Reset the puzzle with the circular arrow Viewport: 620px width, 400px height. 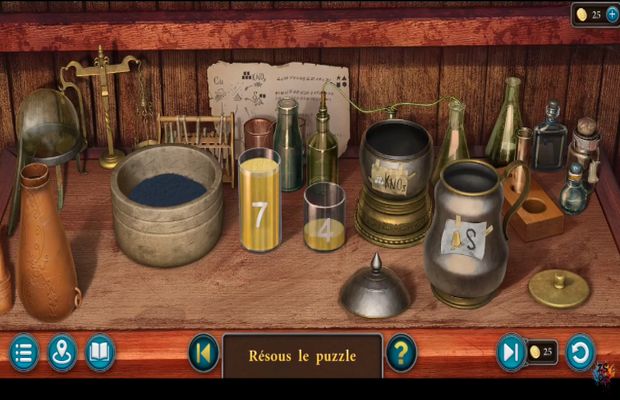point(580,353)
